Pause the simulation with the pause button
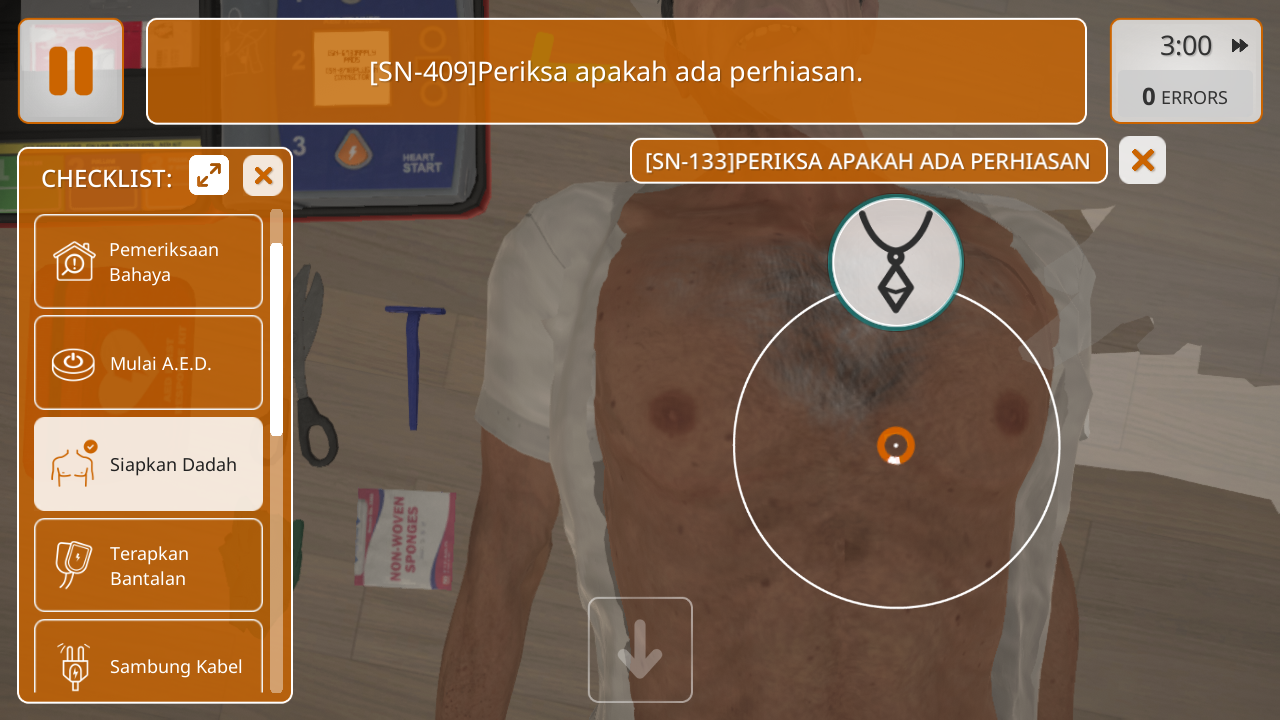The height and width of the screenshot is (720, 1280). (71, 71)
